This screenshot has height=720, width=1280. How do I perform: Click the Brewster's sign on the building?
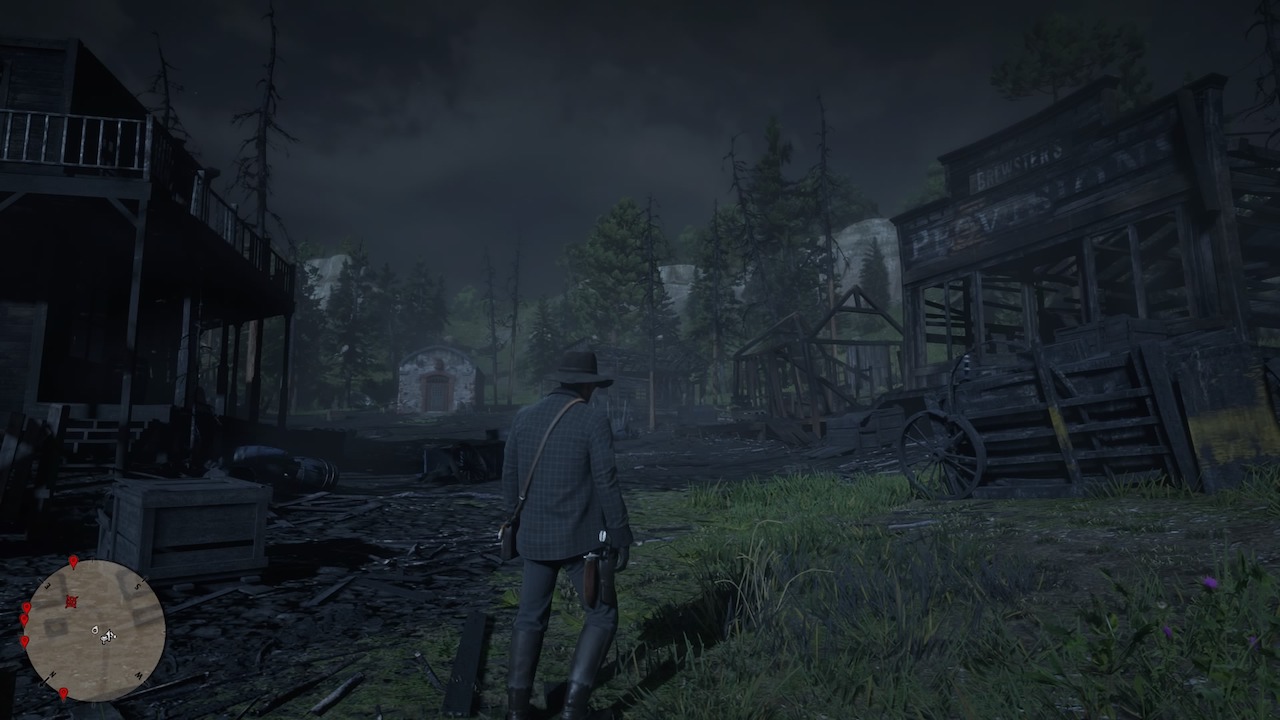[x=1020, y=167]
